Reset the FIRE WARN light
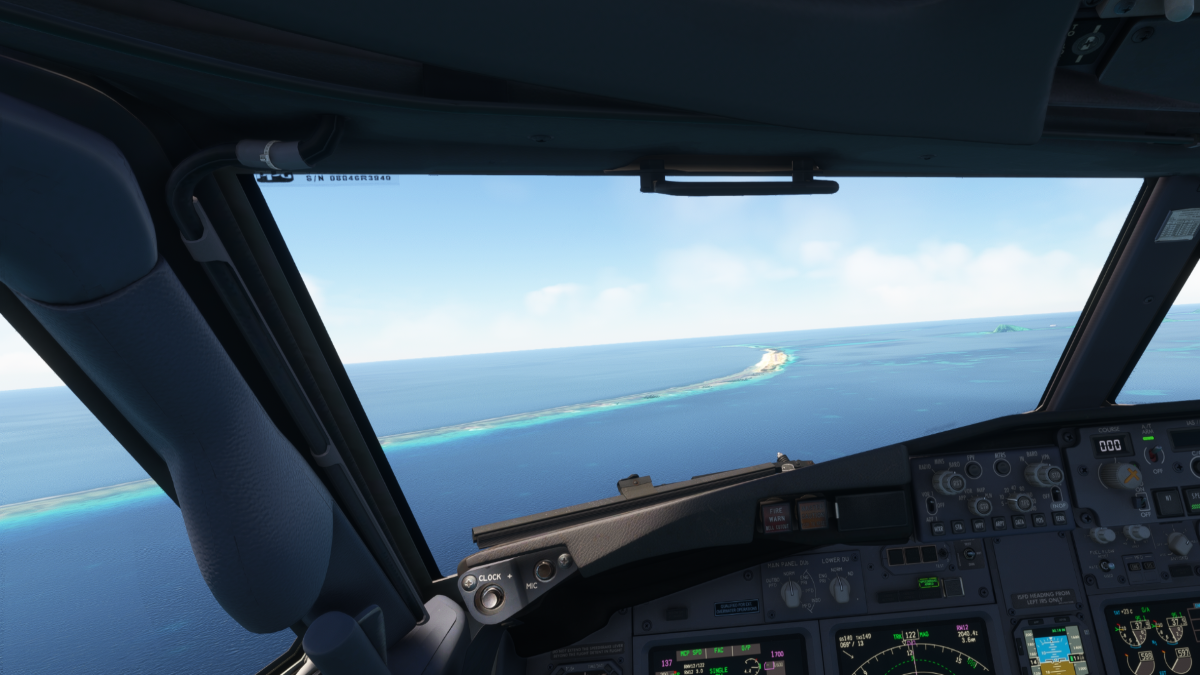 776,516
